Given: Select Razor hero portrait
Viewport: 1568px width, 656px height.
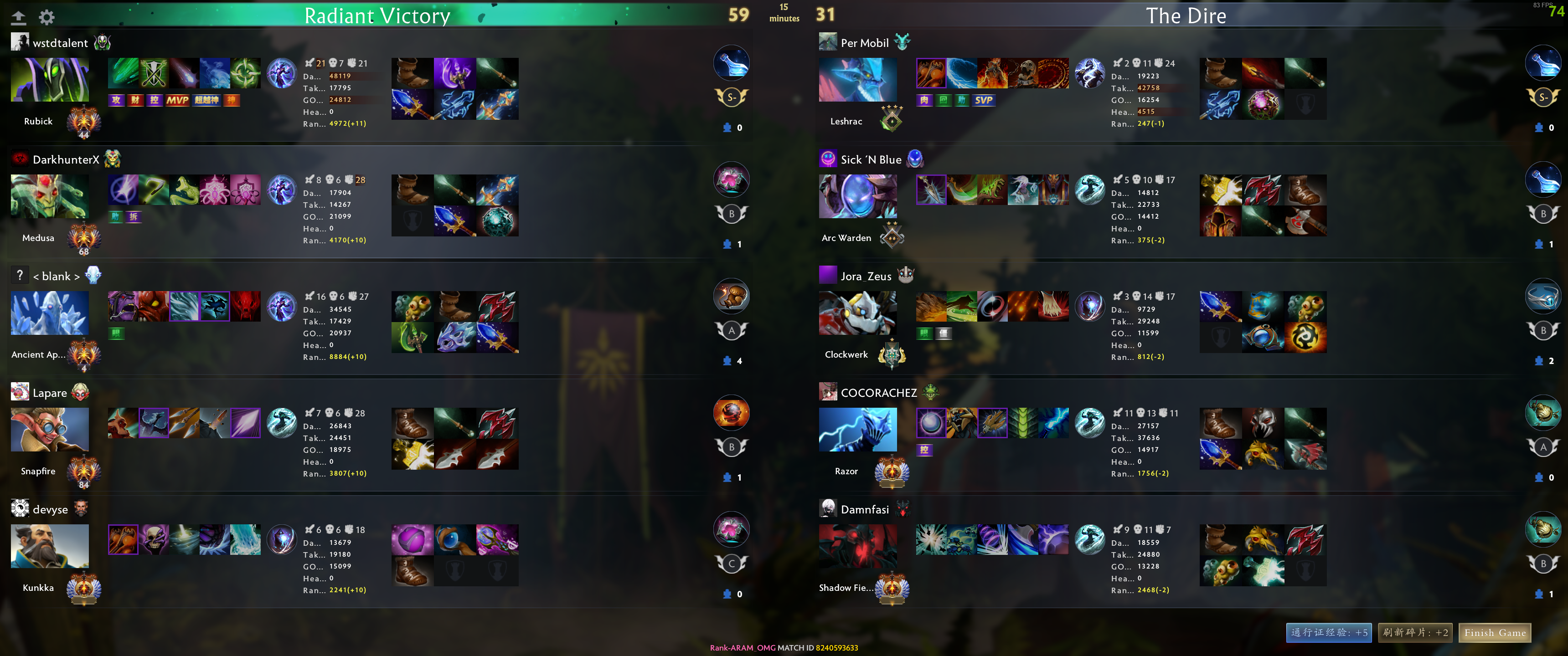Looking at the screenshot, I should [x=857, y=429].
